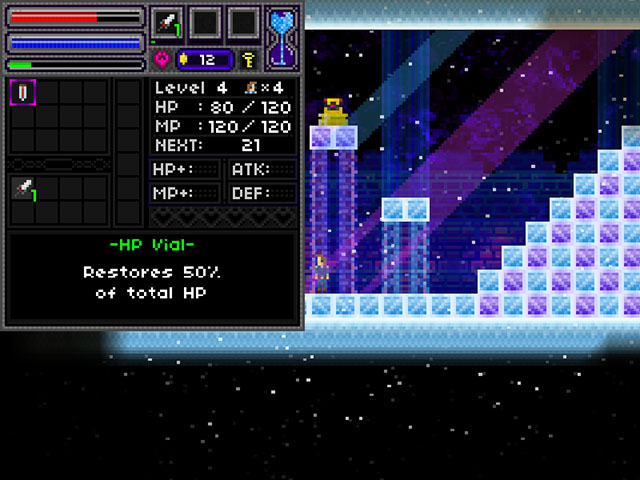640x480 pixels.
Task: Click the yellow key icon
Action: [247, 60]
